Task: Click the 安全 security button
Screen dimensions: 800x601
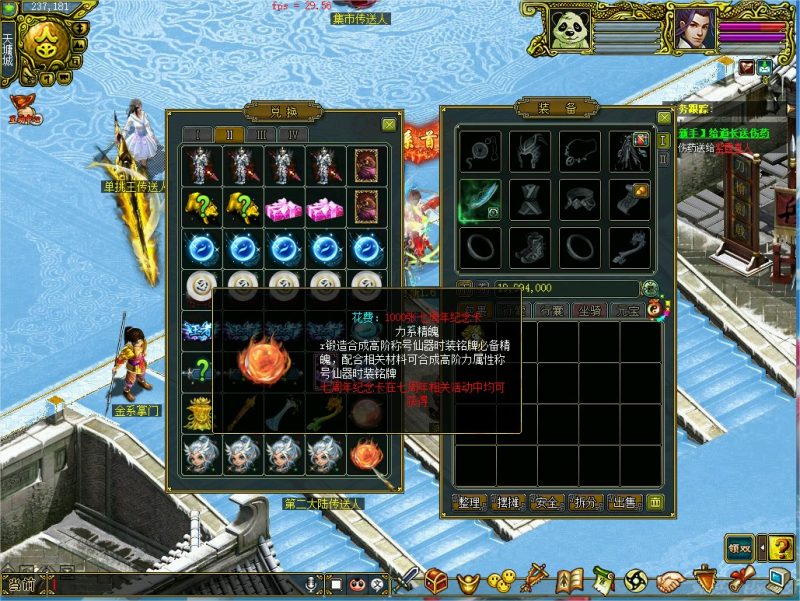Action: point(546,502)
